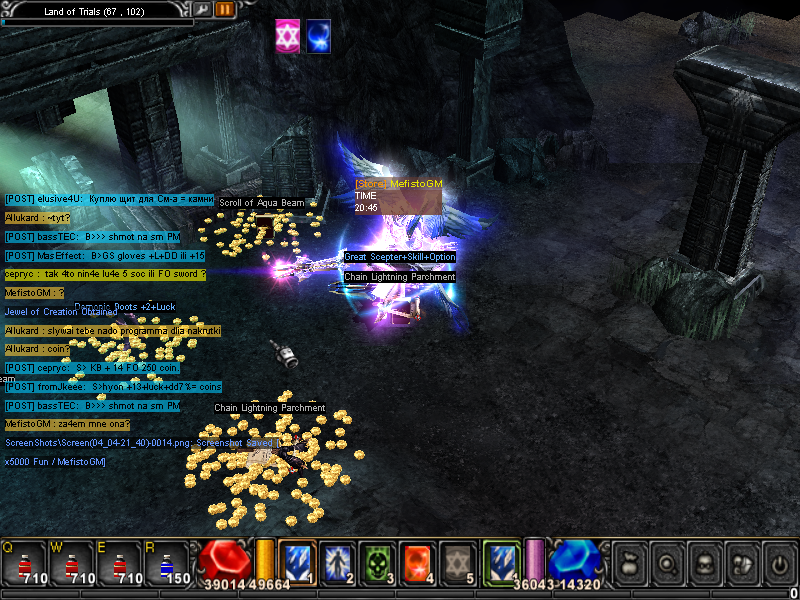Click the green-framed active skill icon

coord(501,562)
